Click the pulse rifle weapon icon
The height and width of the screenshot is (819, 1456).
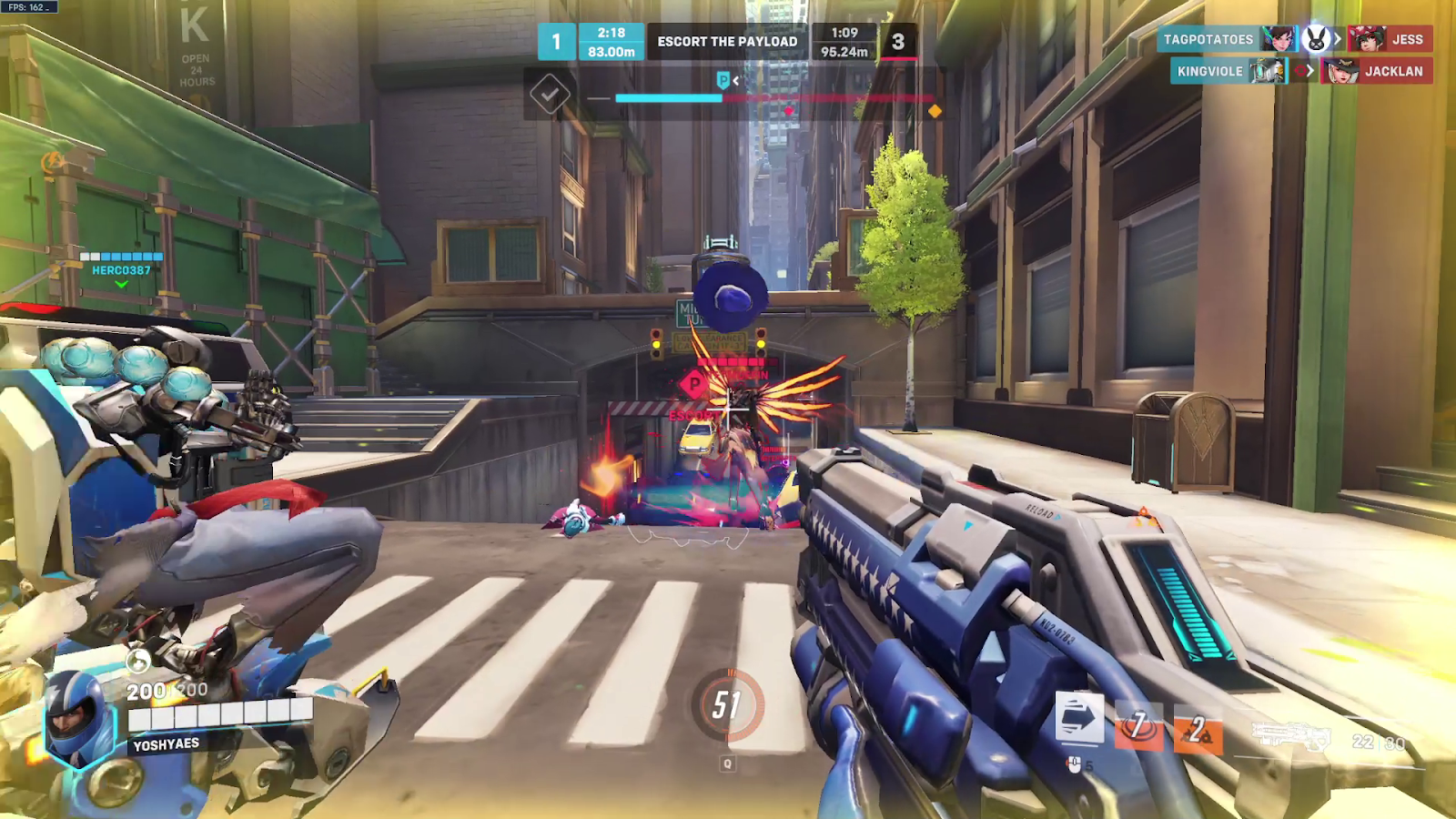pyautogui.click(x=1292, y=735)
